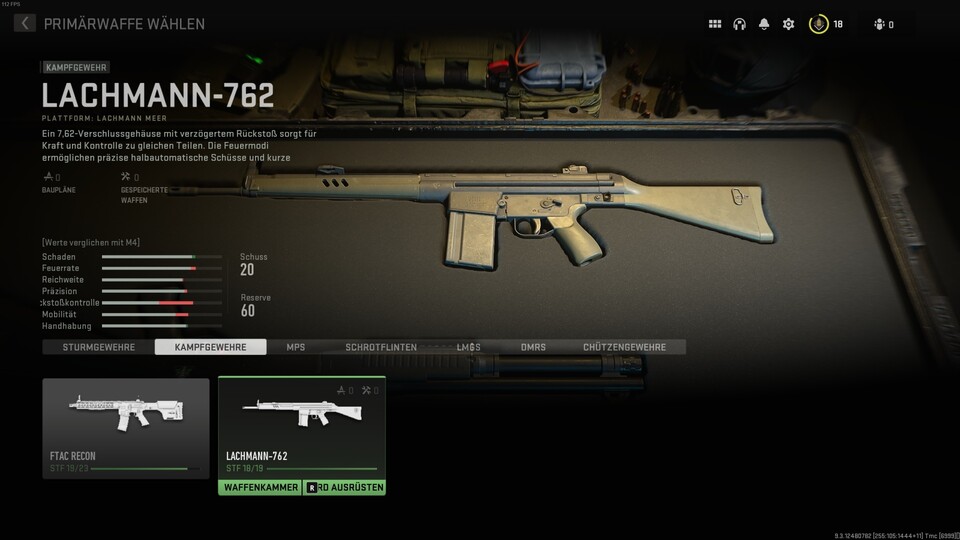This screenshot has width=960, height=540.
Task: Select the Kampfgewehre weapon category
Action: pyautogui.click(x=210, y=347)
